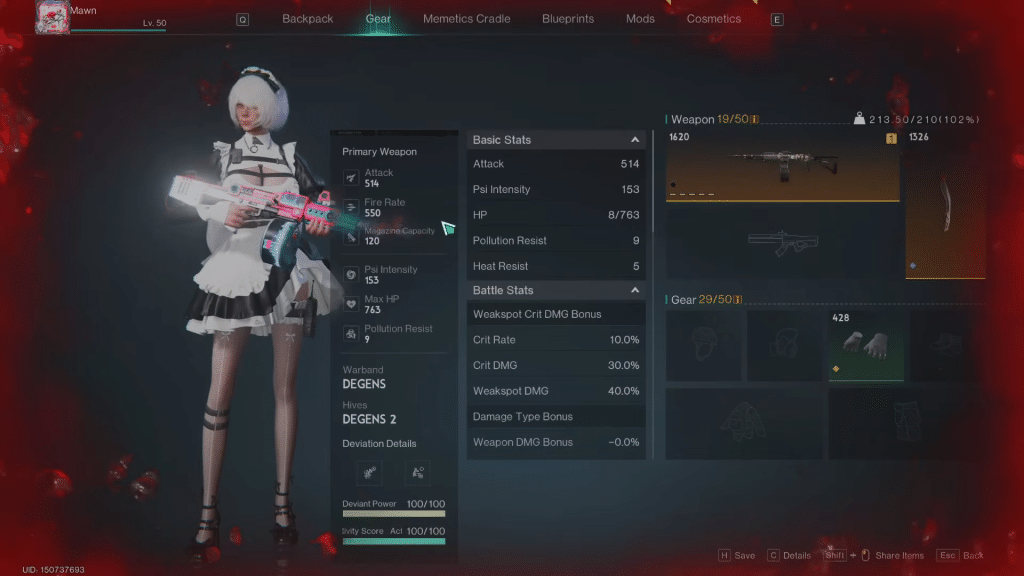Go to the Blueprints tab

pos(567,19)
